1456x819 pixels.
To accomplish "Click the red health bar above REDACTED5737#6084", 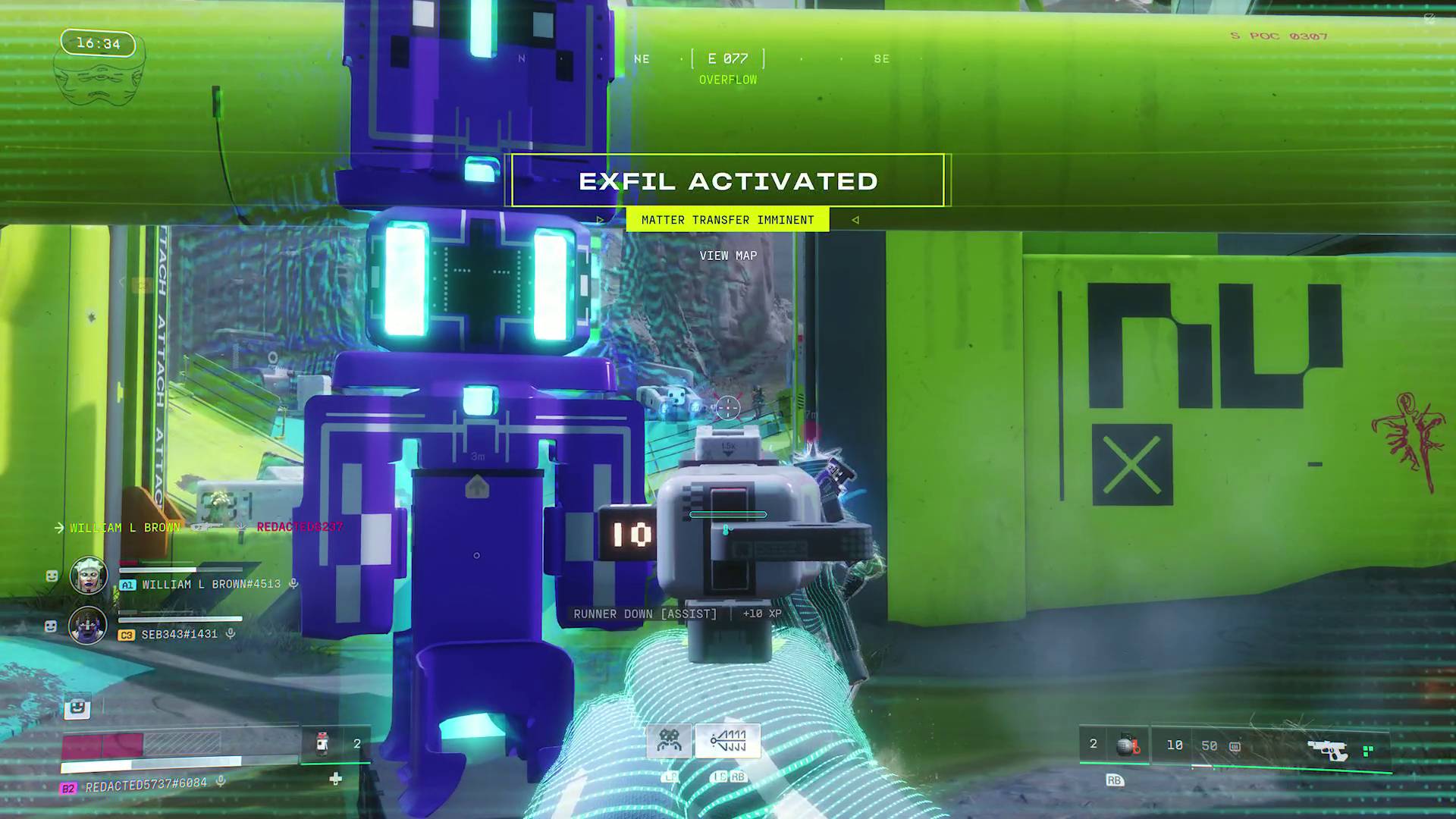I will 102,745.
